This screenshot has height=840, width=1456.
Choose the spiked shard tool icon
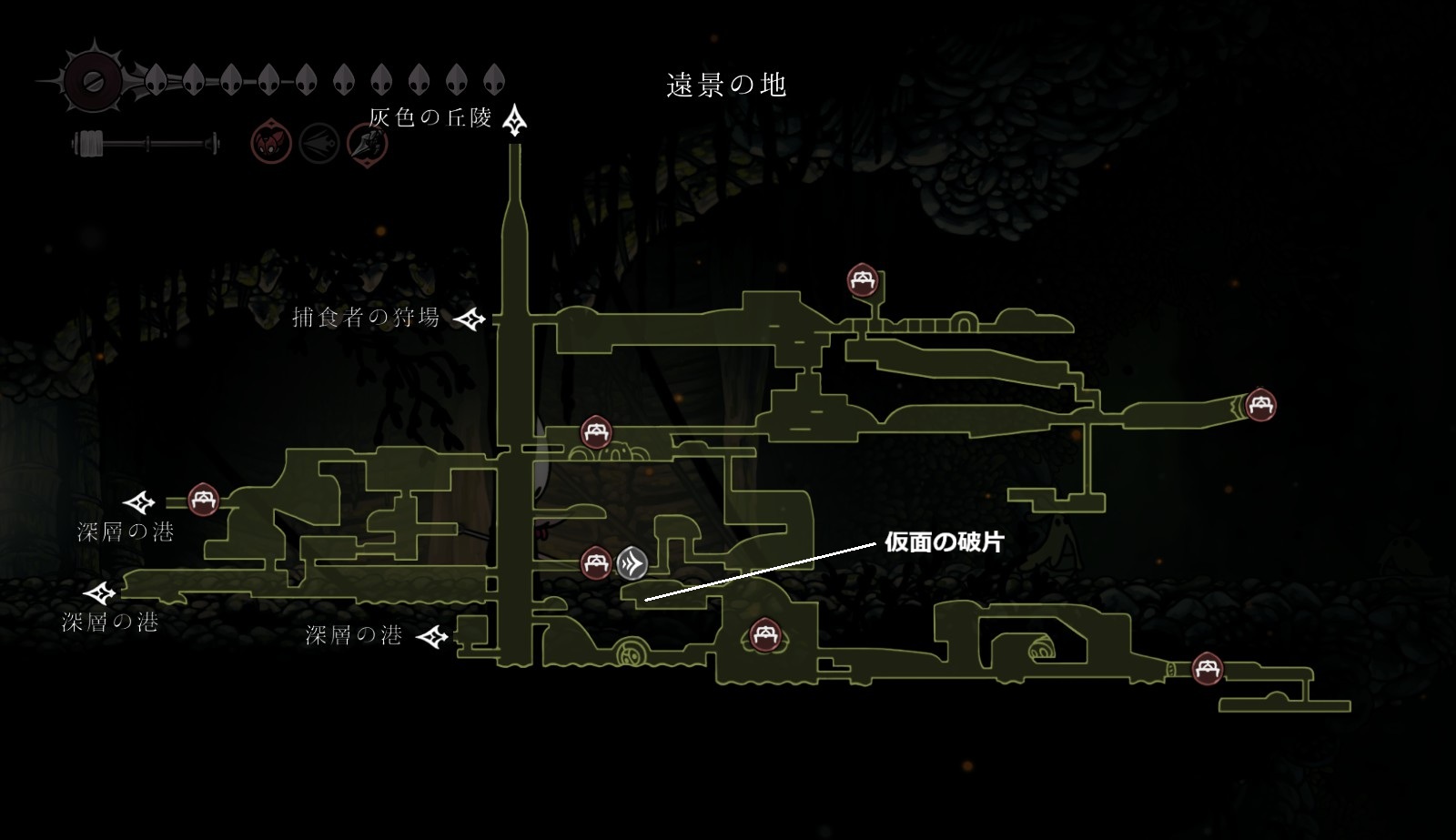368,144
